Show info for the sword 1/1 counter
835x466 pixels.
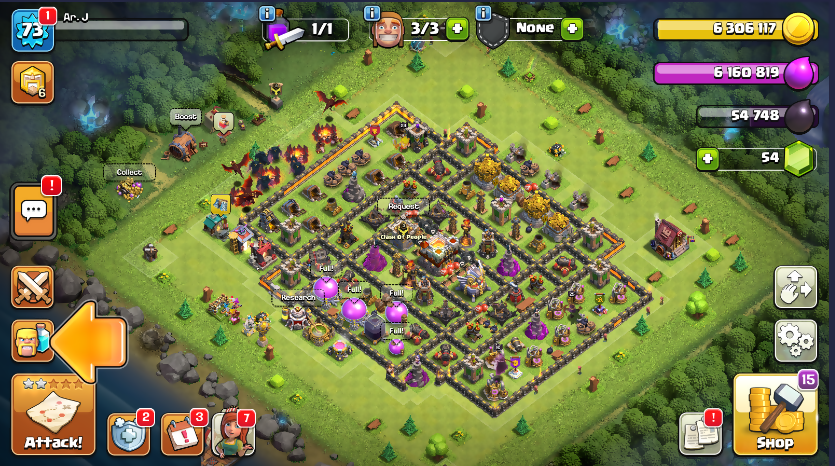pos(267,13)
